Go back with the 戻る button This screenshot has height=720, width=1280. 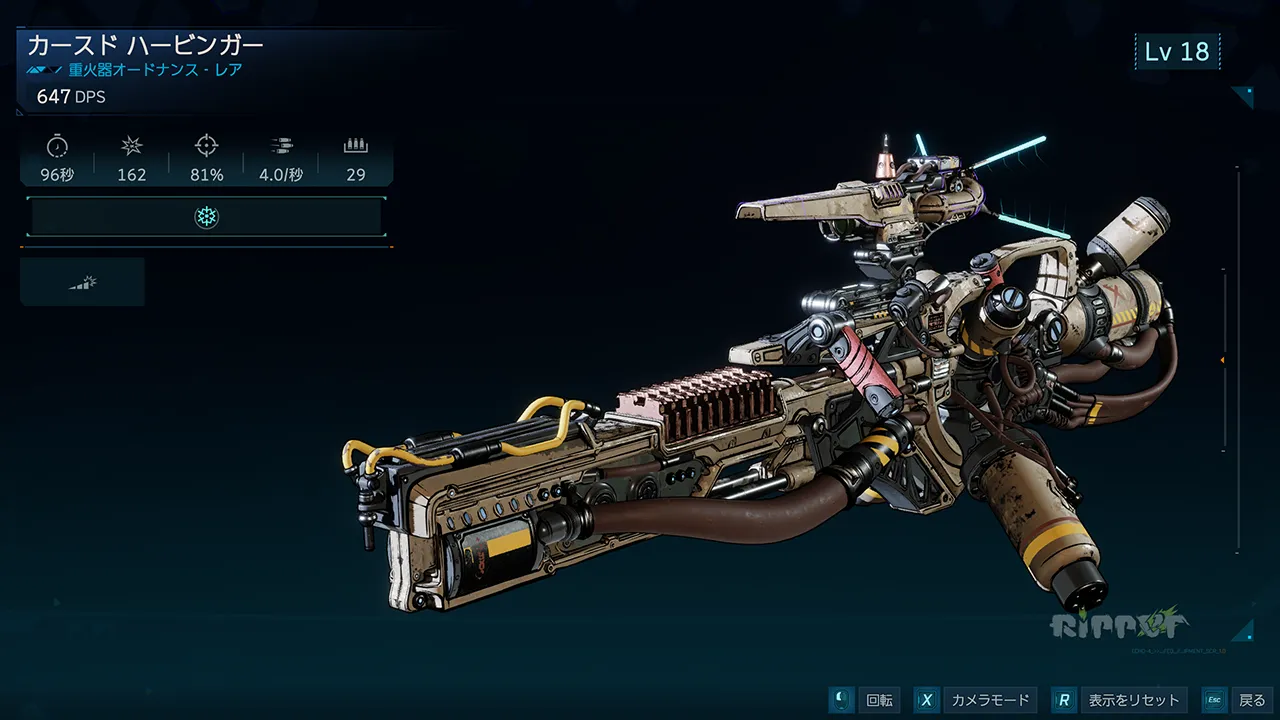click(1239, 700)
